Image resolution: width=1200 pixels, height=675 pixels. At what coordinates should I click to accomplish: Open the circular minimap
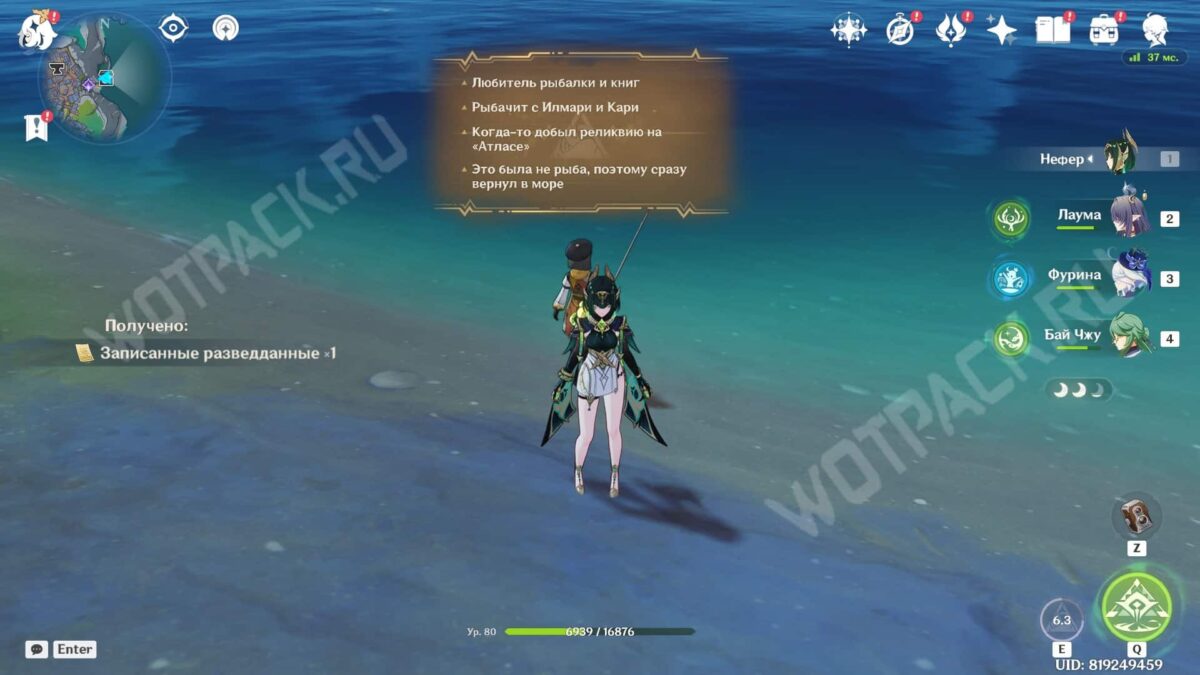[x=105, y=78]
